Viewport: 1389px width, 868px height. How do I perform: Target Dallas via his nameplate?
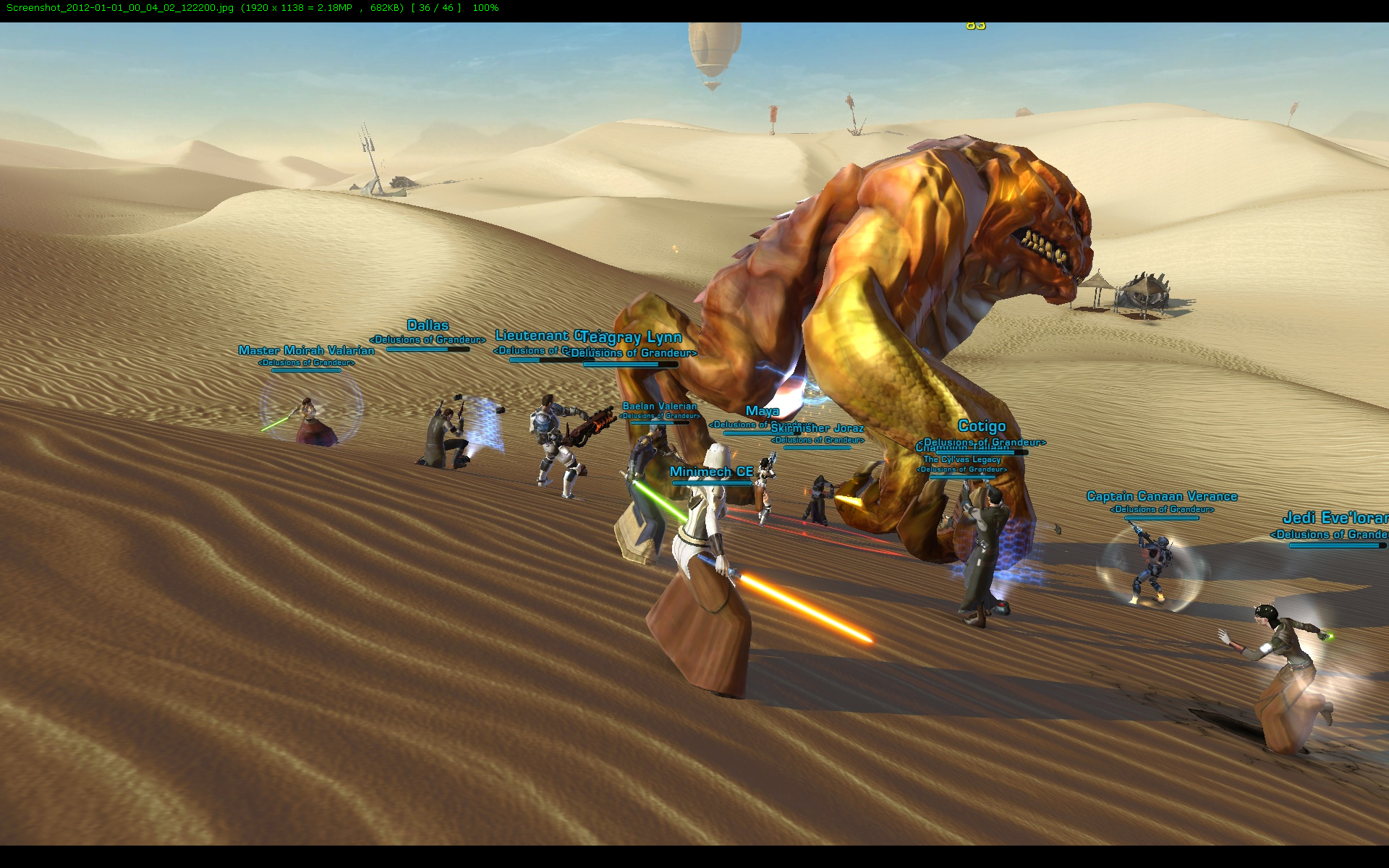click(x=428, y=325)
